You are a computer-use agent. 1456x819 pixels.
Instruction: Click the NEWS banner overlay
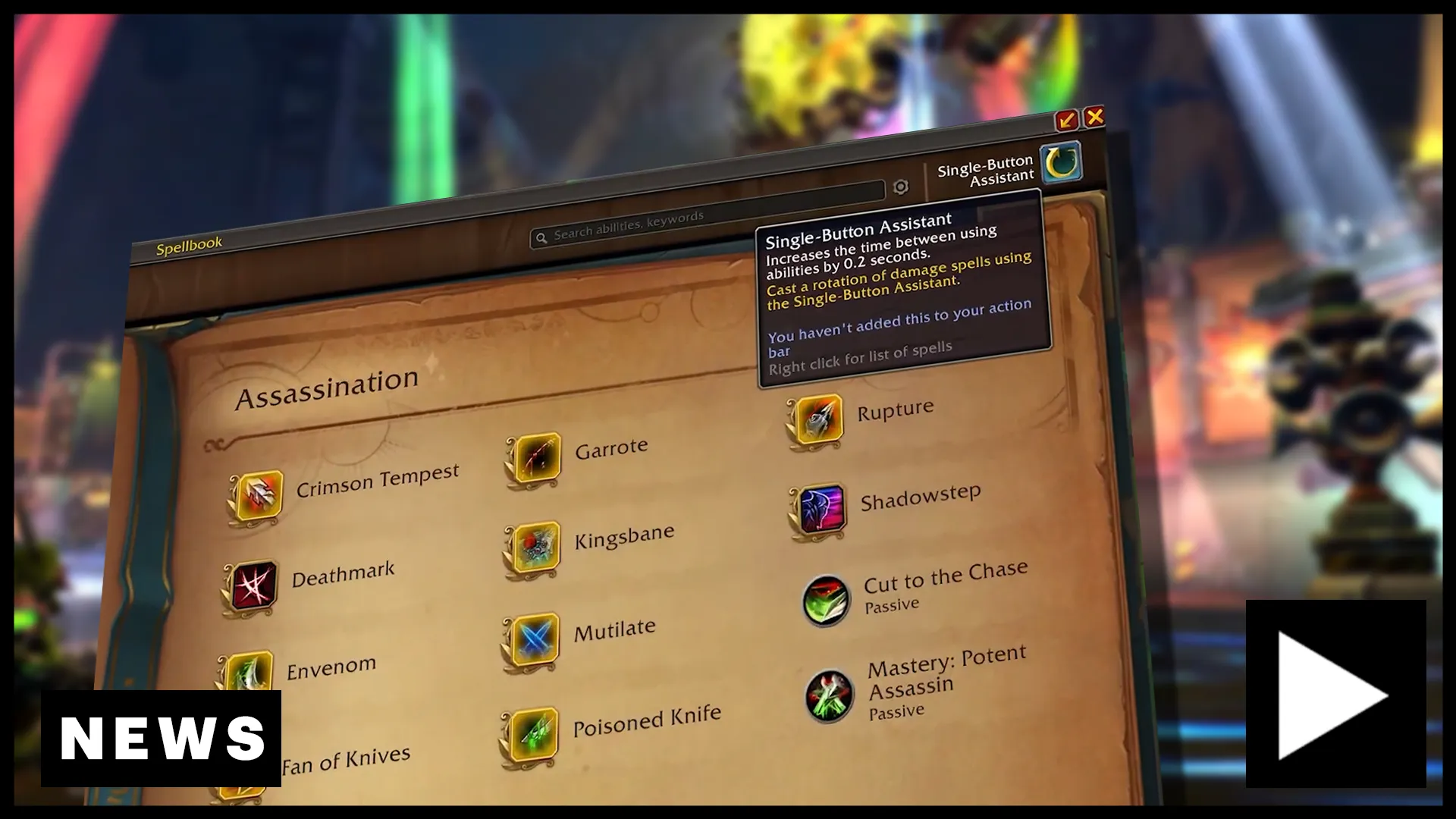click(162, 737)
